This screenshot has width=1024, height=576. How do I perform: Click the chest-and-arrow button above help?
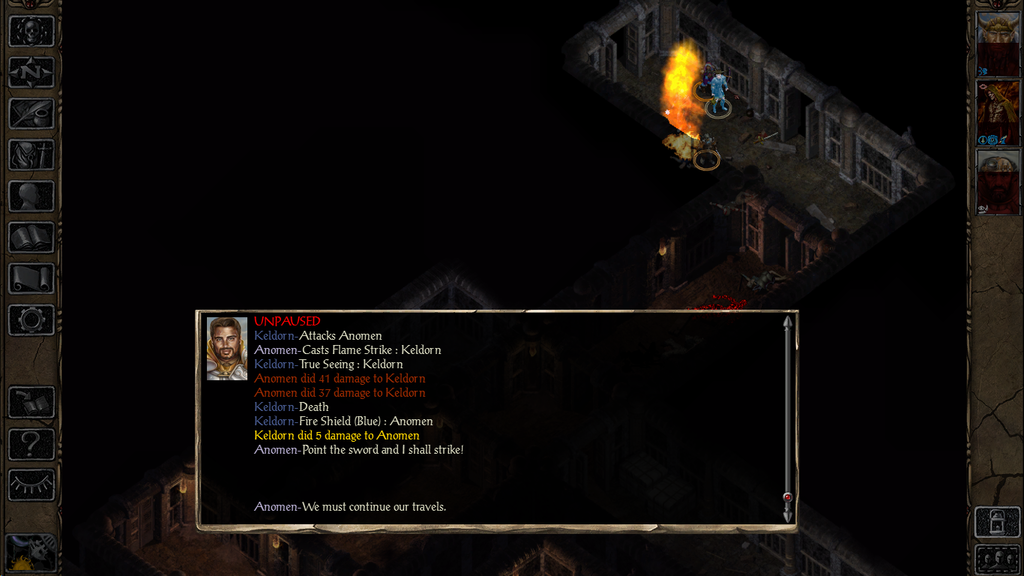31,402
